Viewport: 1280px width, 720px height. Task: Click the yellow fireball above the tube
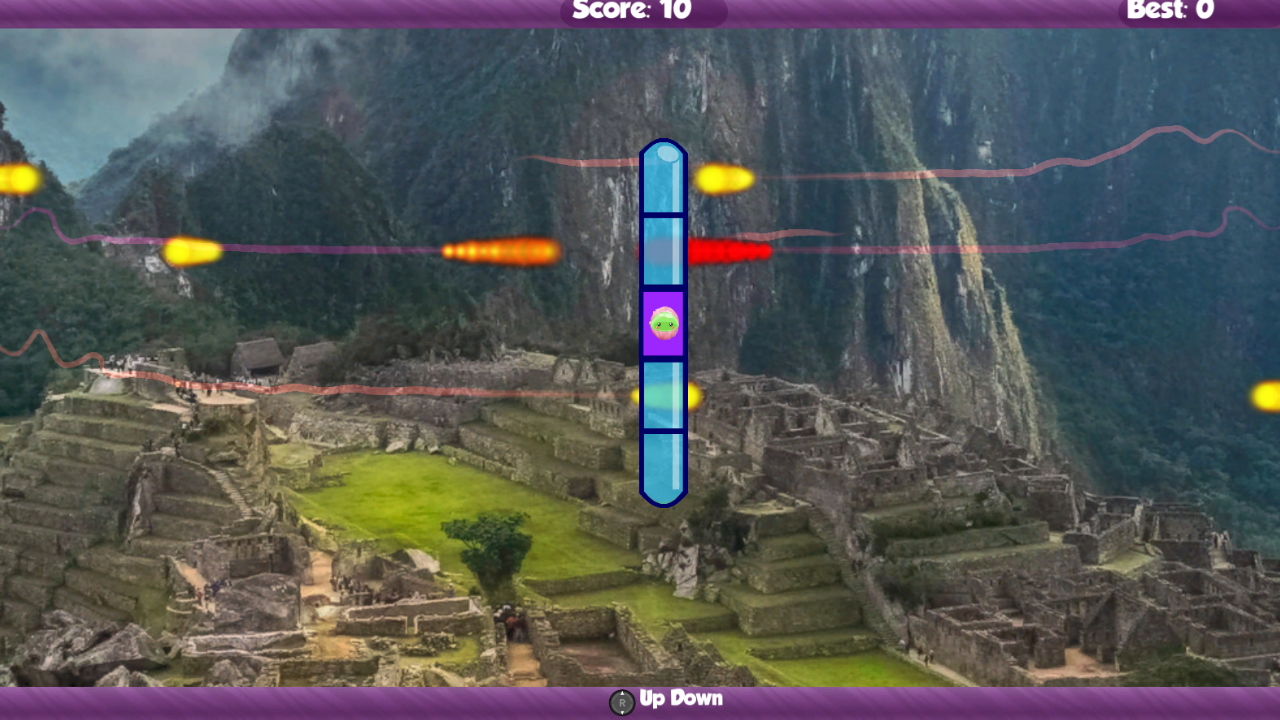click(723, 178)
